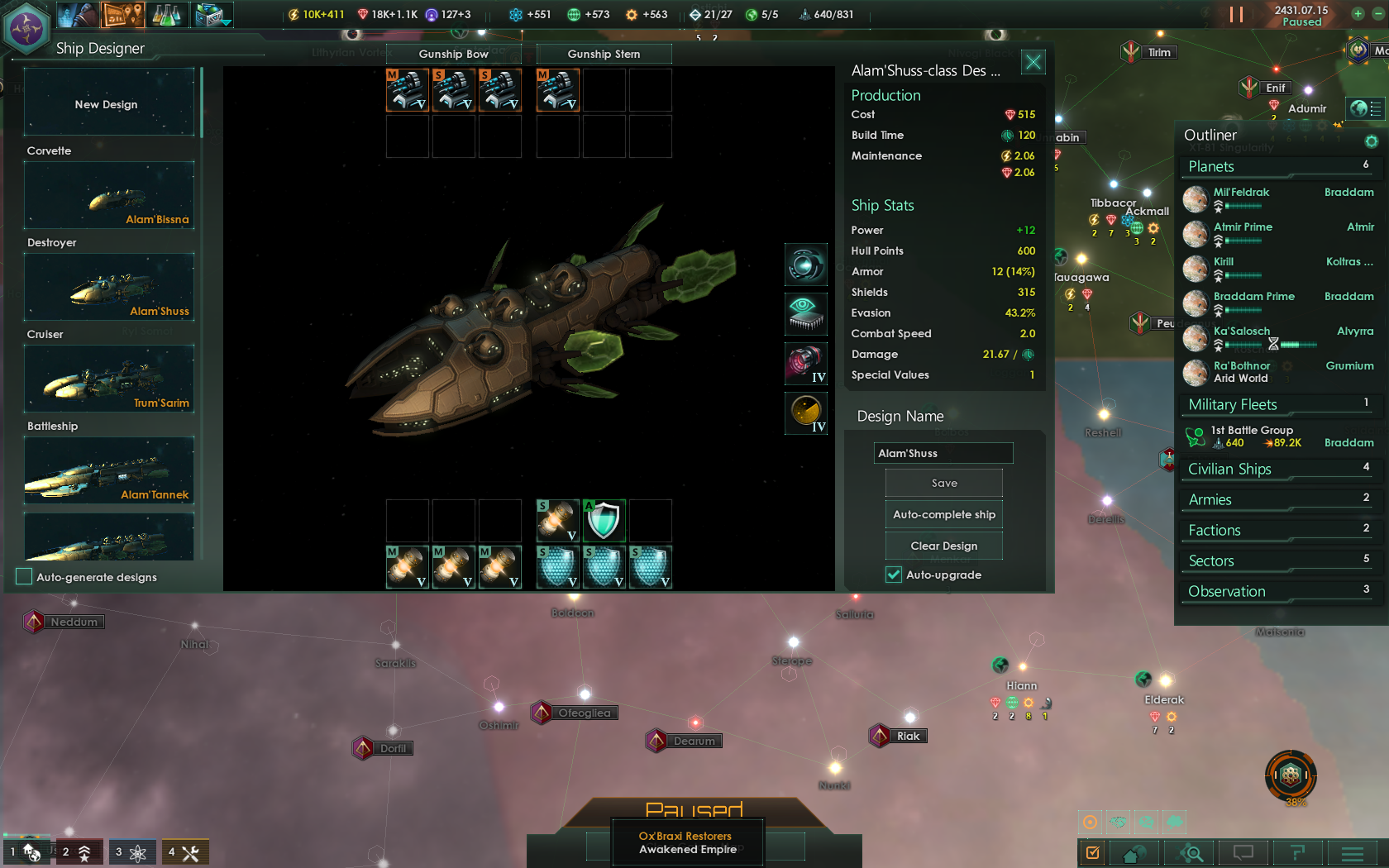The width and height of the screenshot is (1389, 868).
Task: Clear Design of the ship
Action: point(943,546)
